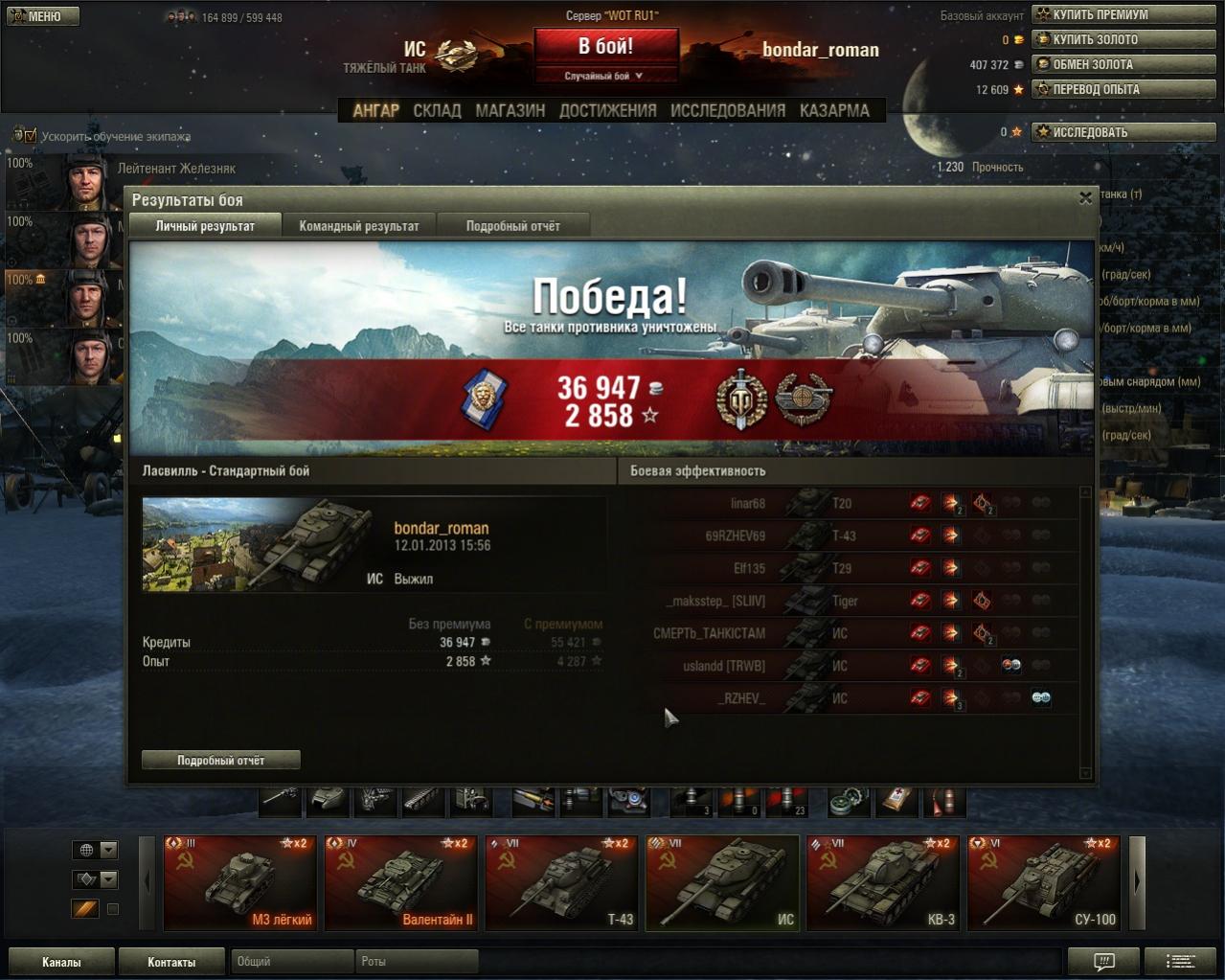Click the Подробный отчёт button below stats

[x=220, y=760]
